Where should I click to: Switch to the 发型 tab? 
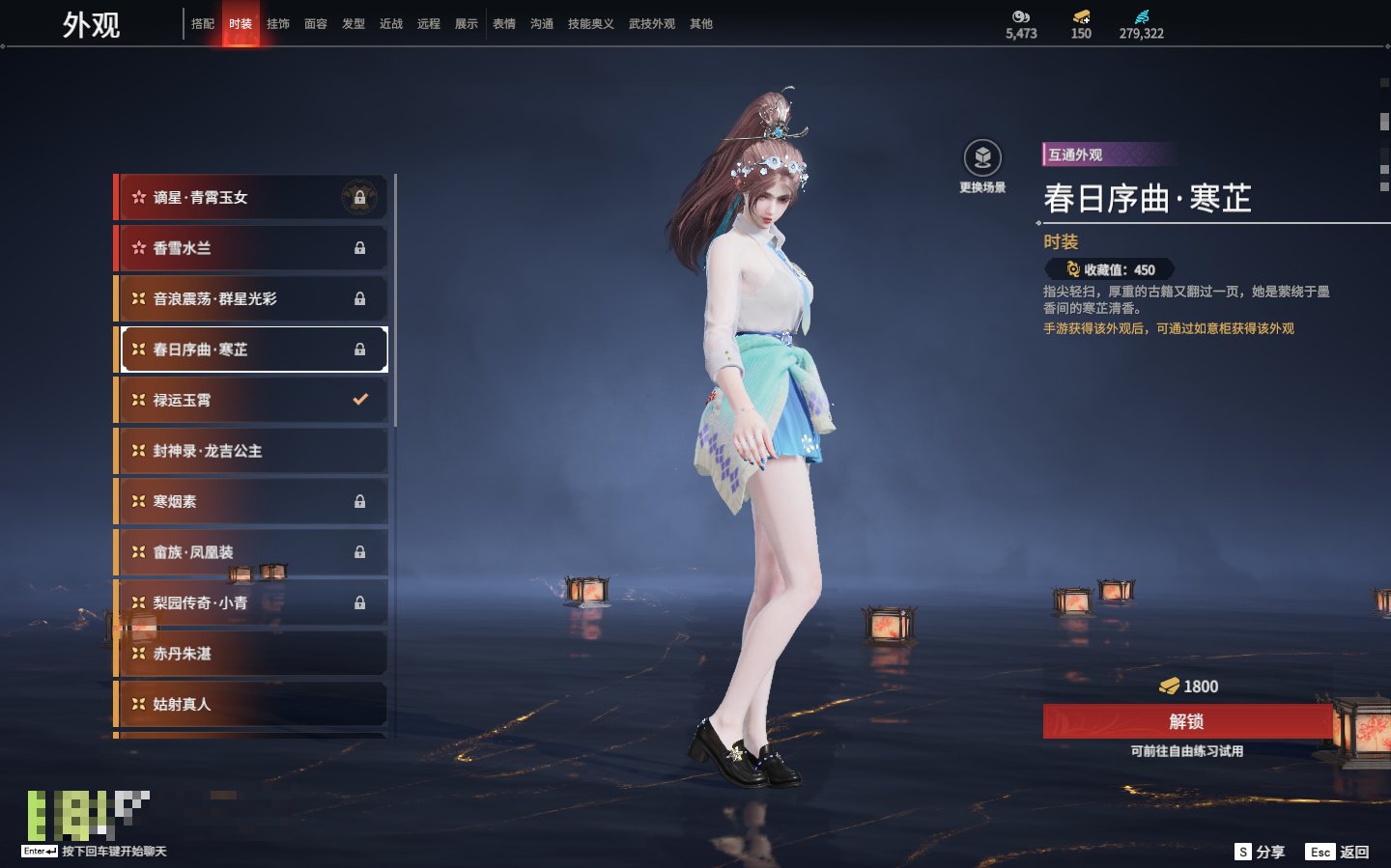[x=354, y=24]
